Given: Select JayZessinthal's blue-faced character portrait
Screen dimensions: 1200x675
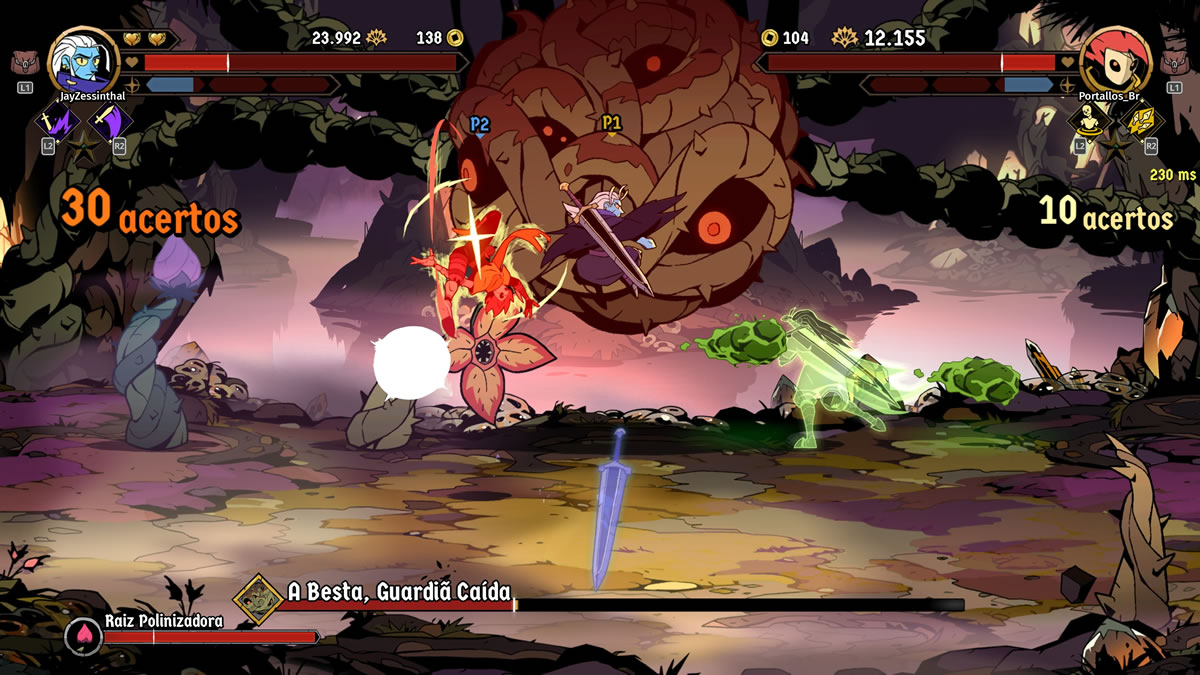Looking at the screenshot, I should [84, 61].
